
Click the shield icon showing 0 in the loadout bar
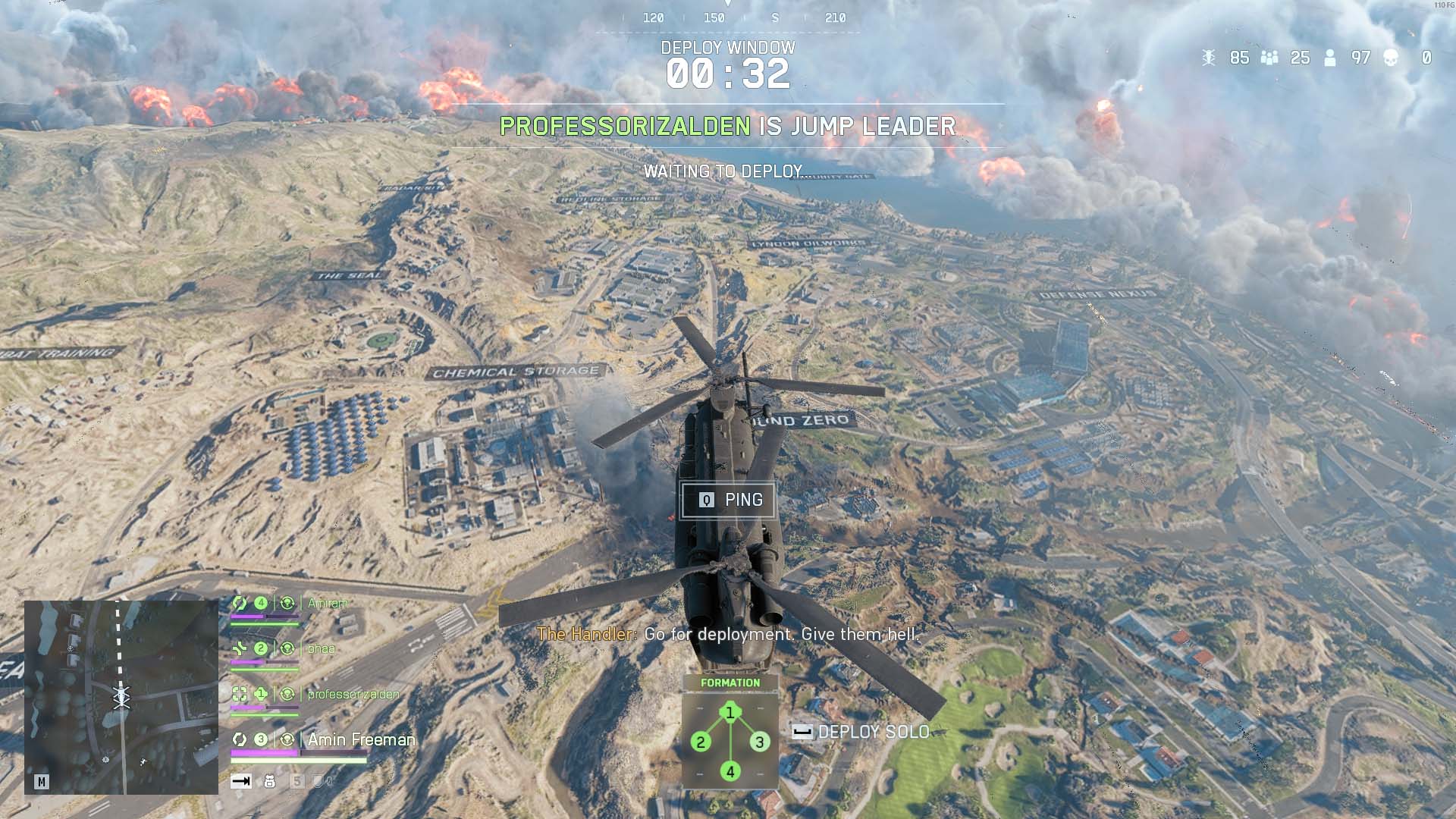point(319,781)
